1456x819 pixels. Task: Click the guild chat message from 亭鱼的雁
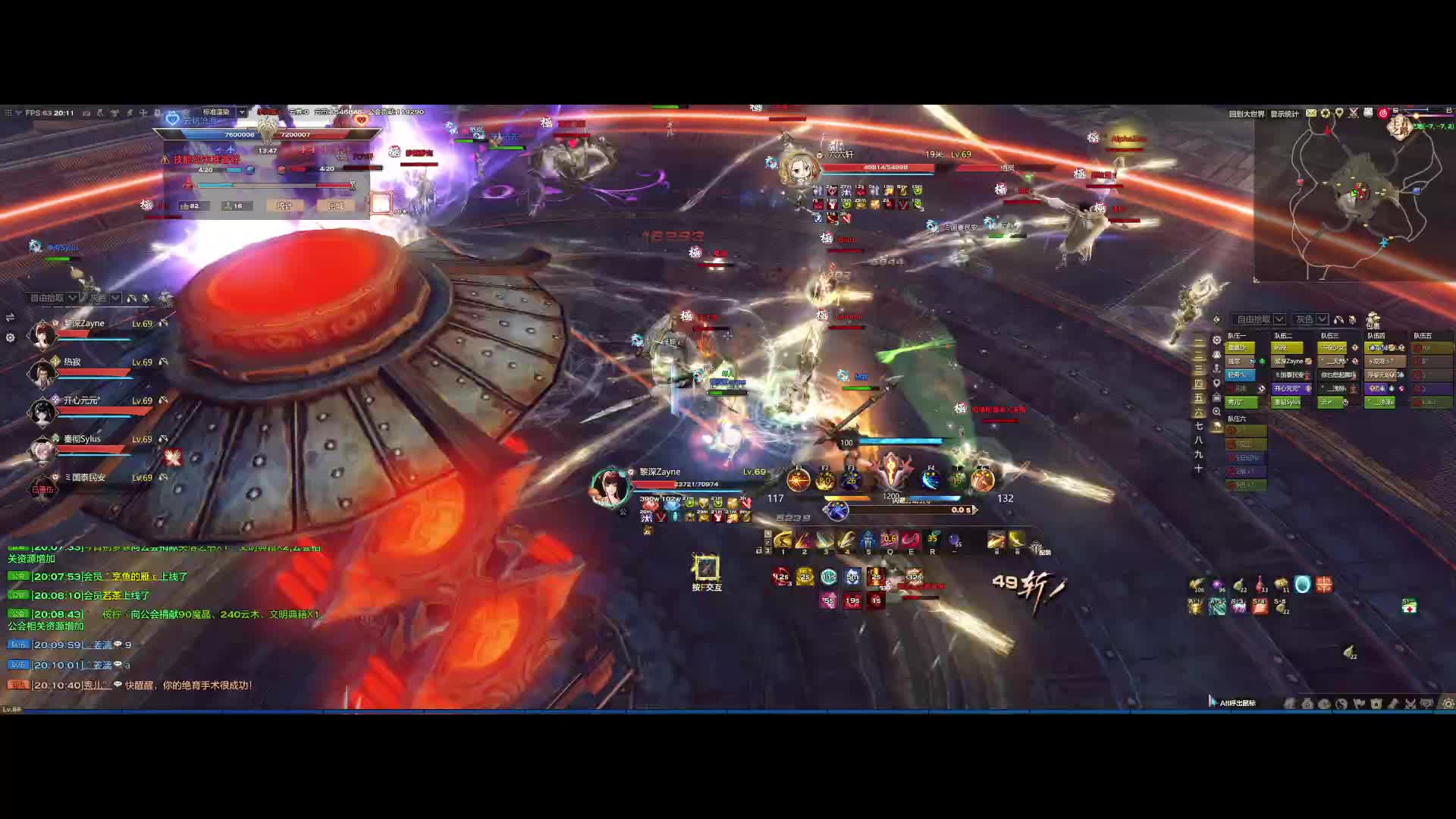pyautogui.click(x=110, y=576)
